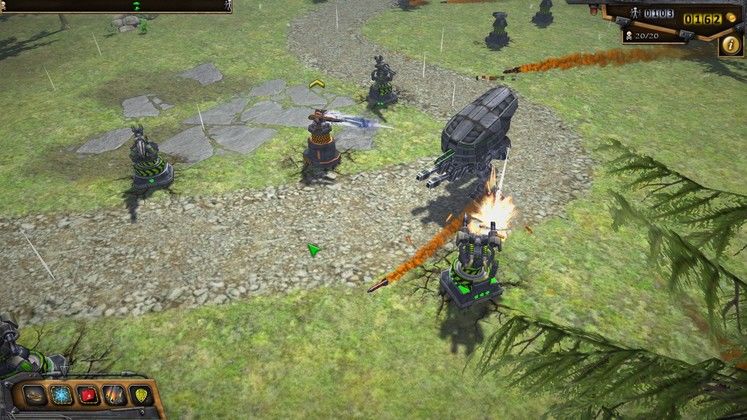Screen dimensions: 747x420
Task: Choose the red cube ability icon
Action: tap(89, 396)
